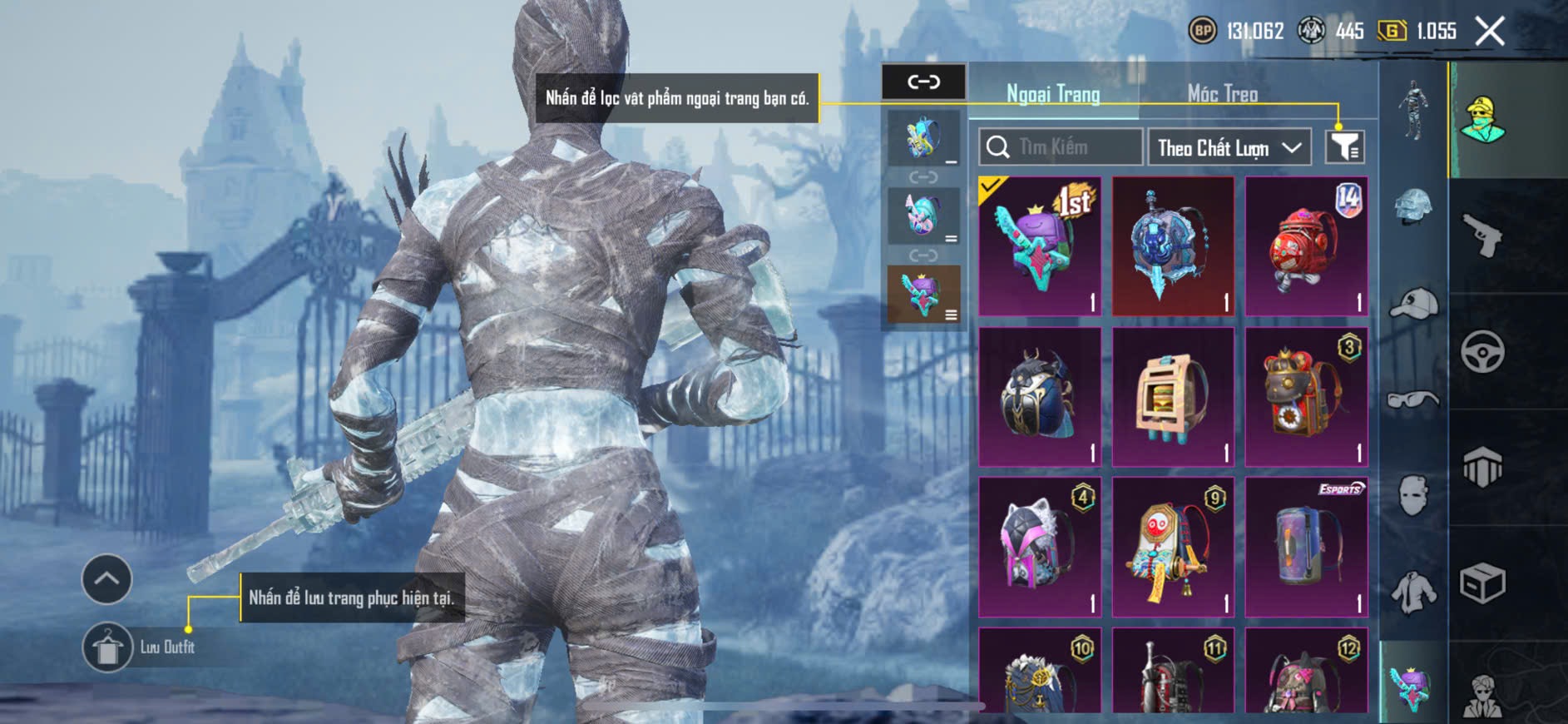Switch to the Móc Treo tab
The width and height of the screenshot is (1568, 724).
1221,94
